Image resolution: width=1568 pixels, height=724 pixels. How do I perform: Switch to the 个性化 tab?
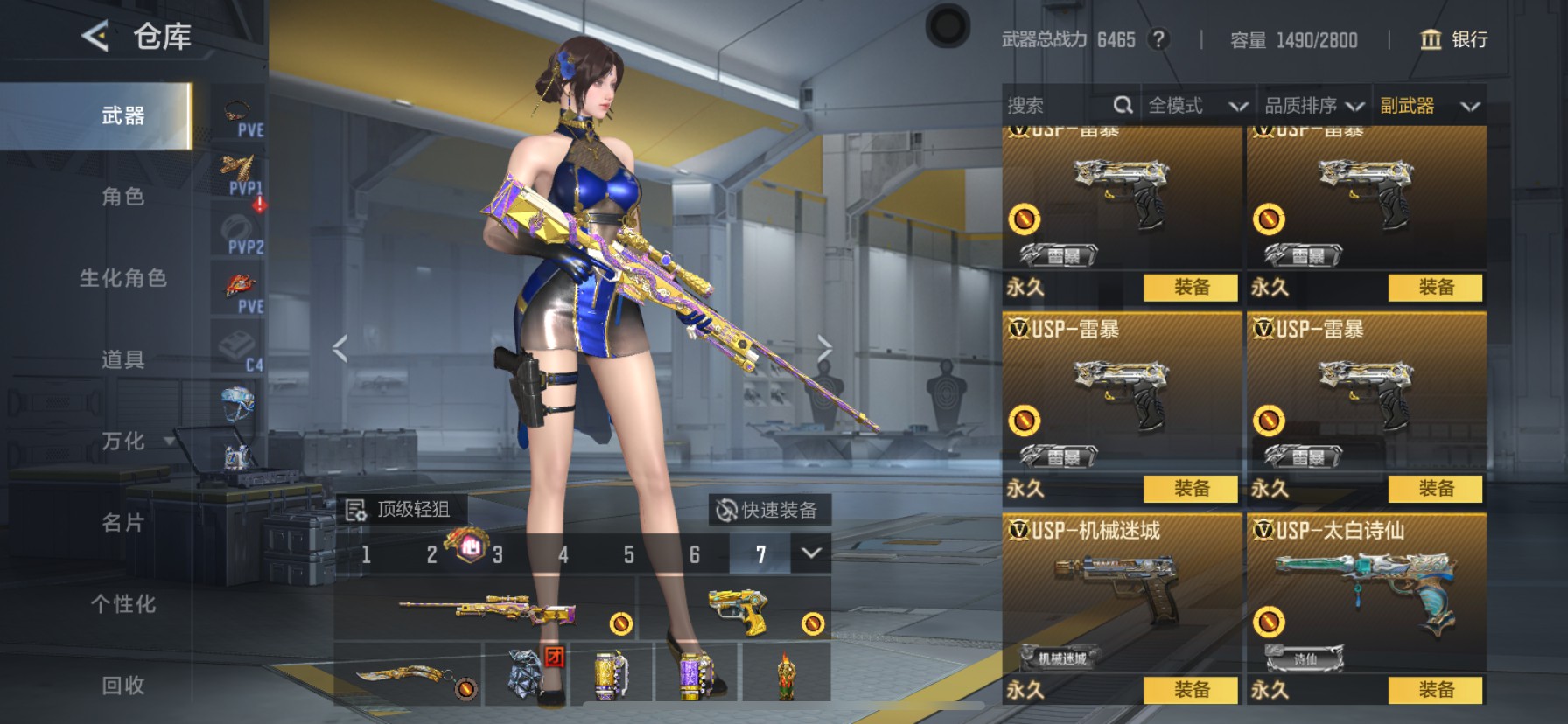122,604
